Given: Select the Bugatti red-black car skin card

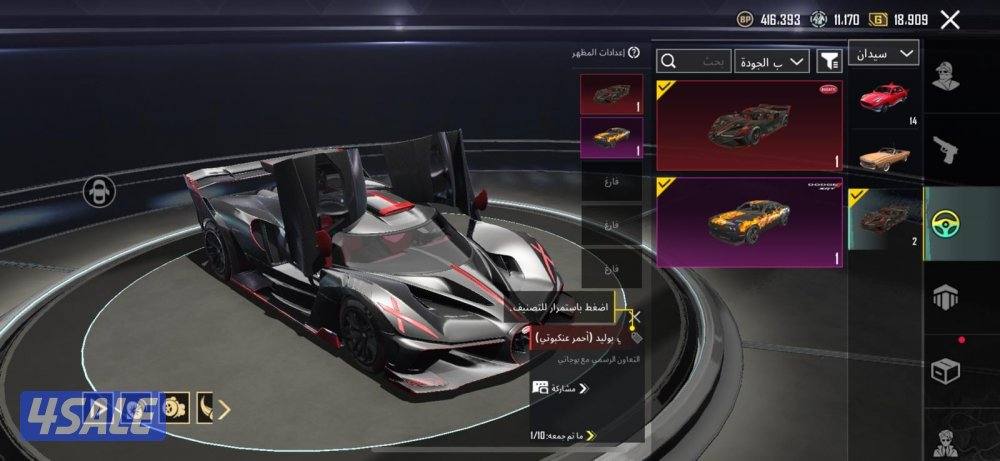Looking at the screenshot, I should click(x=749, y=124).
